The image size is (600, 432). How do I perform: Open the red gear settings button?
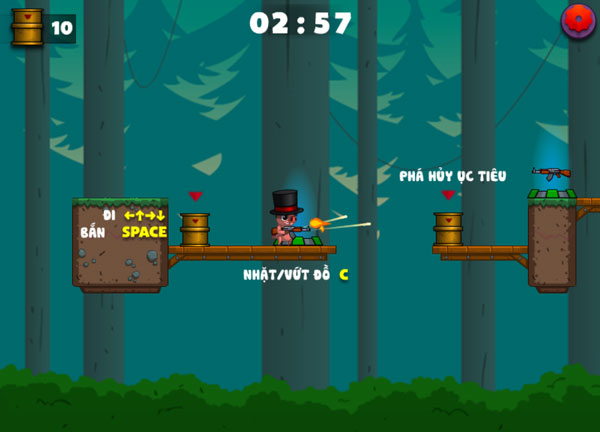pos(578,21)
